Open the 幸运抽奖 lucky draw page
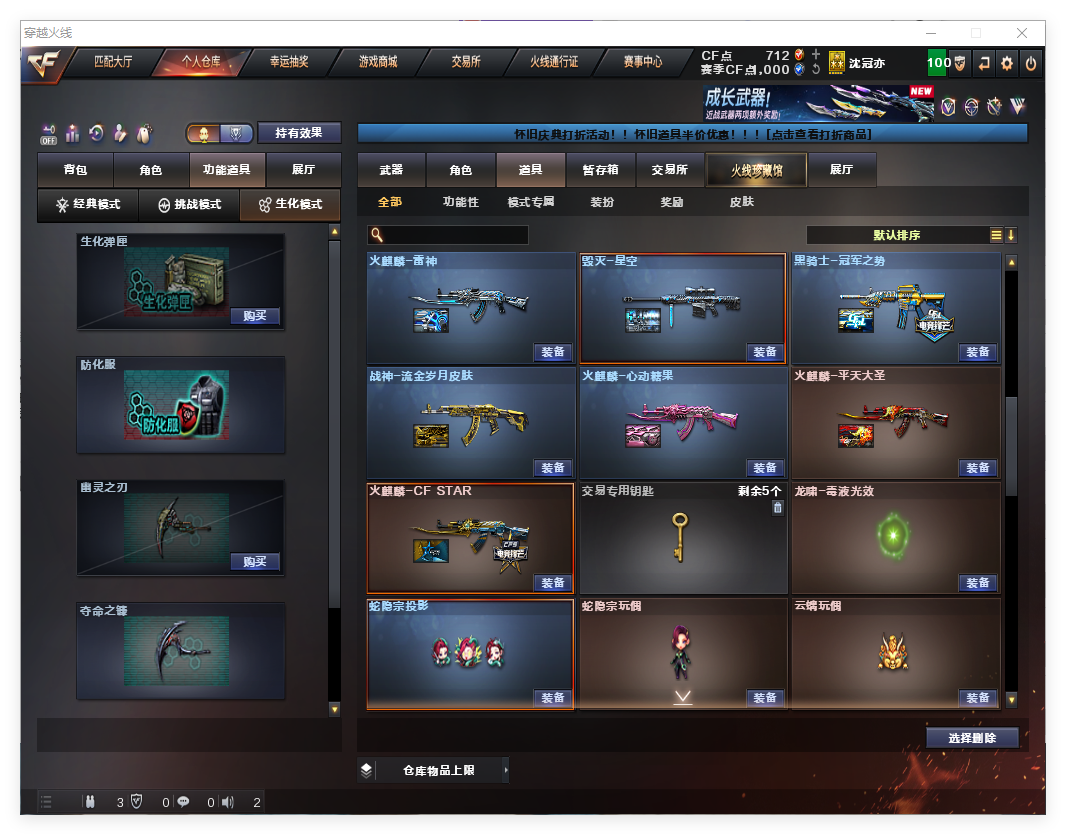 (289, 62)
